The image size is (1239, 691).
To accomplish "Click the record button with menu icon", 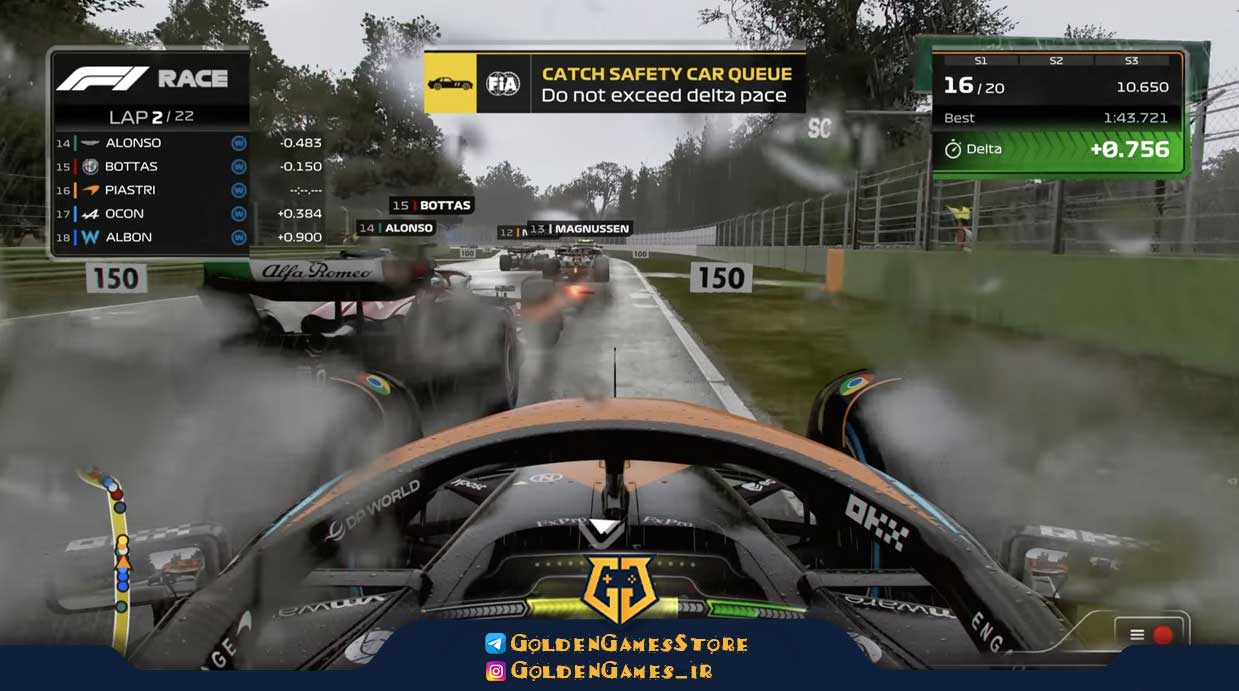I will (x=1150, y=634).
